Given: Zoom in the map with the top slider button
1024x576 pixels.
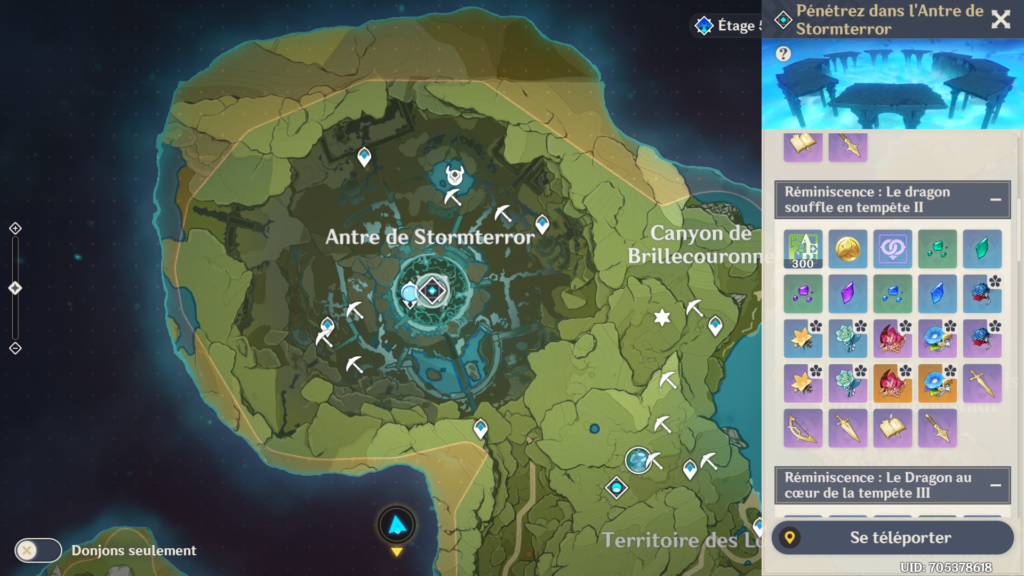Looking at the screenshot, I should point(15,228).
